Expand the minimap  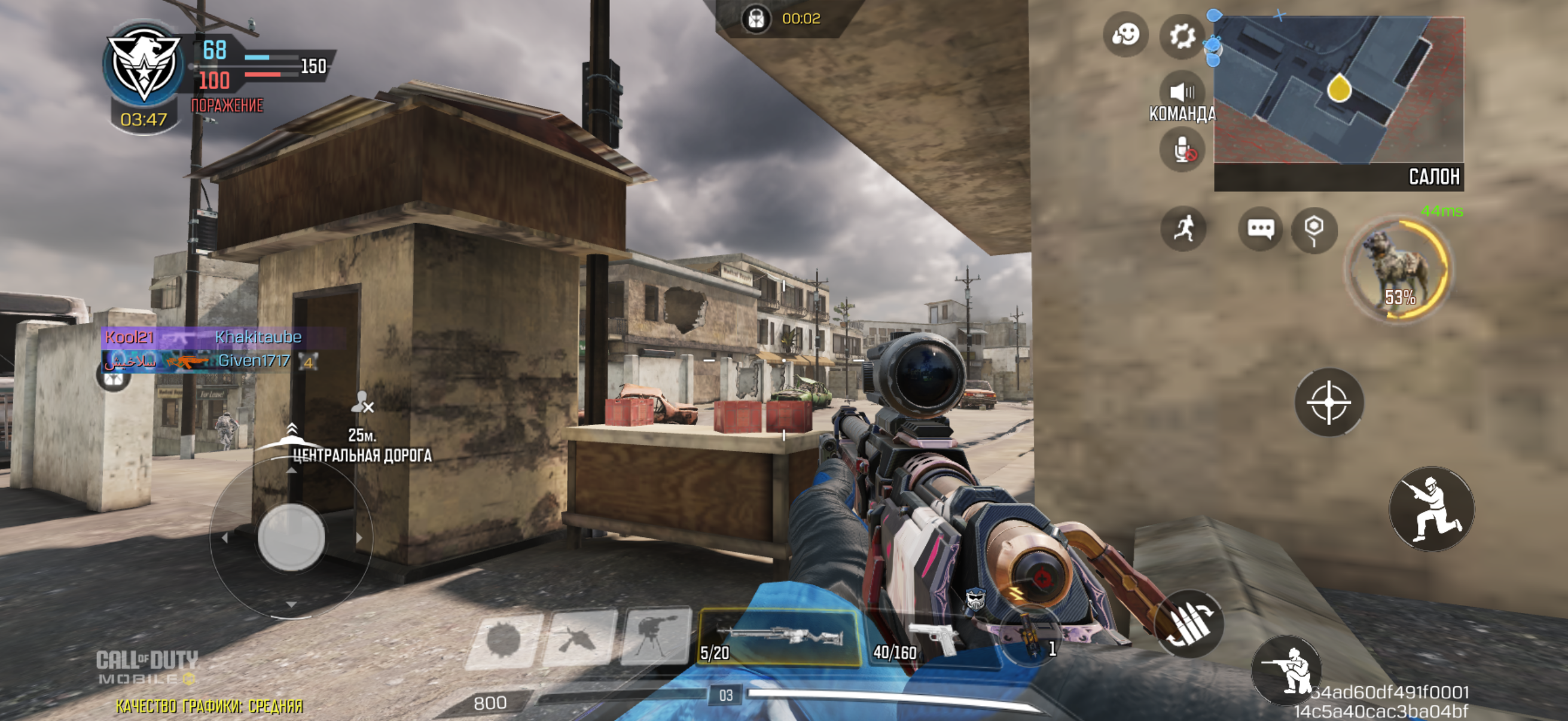tap(1338, 91)
